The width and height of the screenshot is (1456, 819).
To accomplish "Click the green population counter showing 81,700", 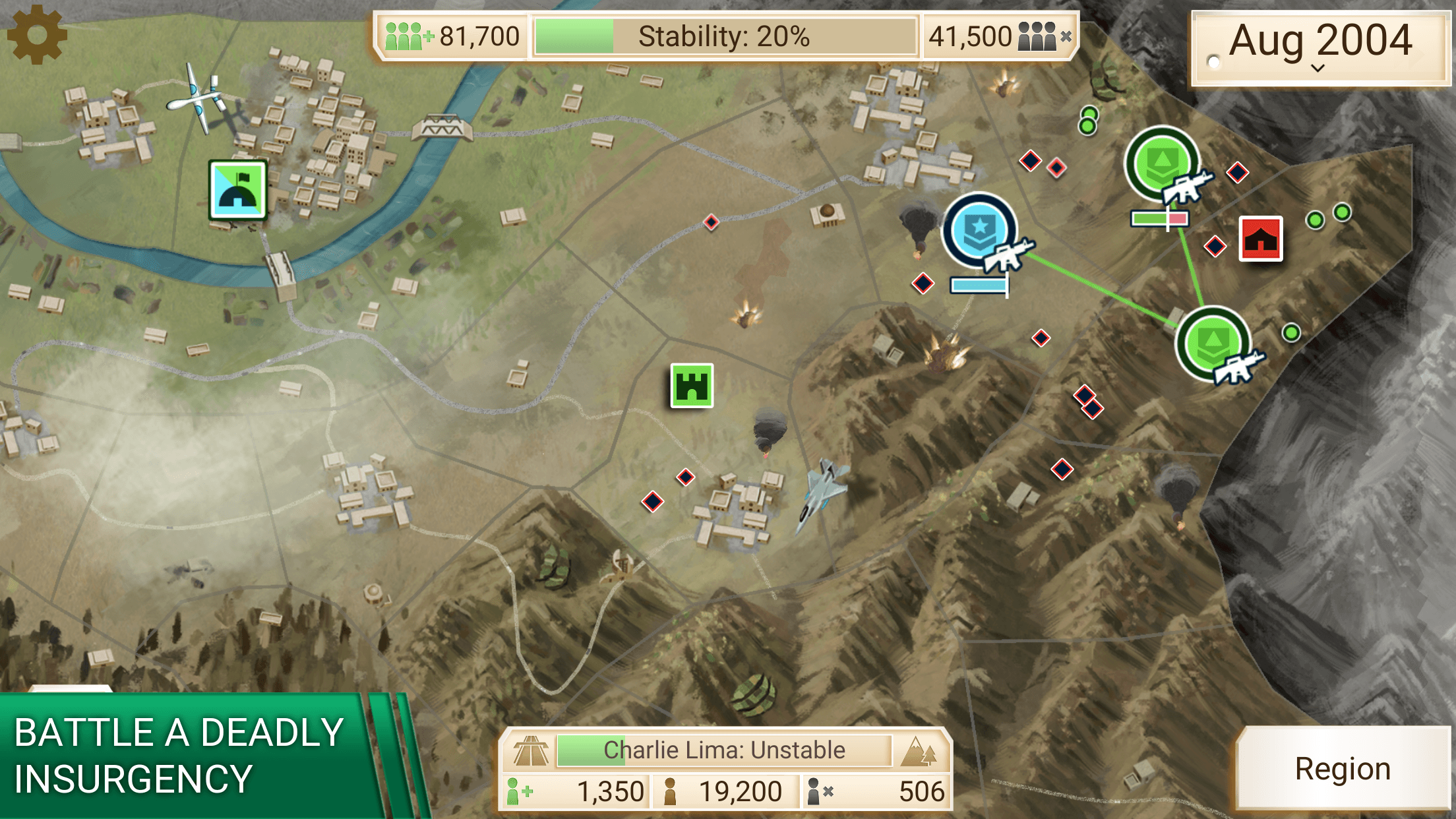I will (x=450, y=36).
